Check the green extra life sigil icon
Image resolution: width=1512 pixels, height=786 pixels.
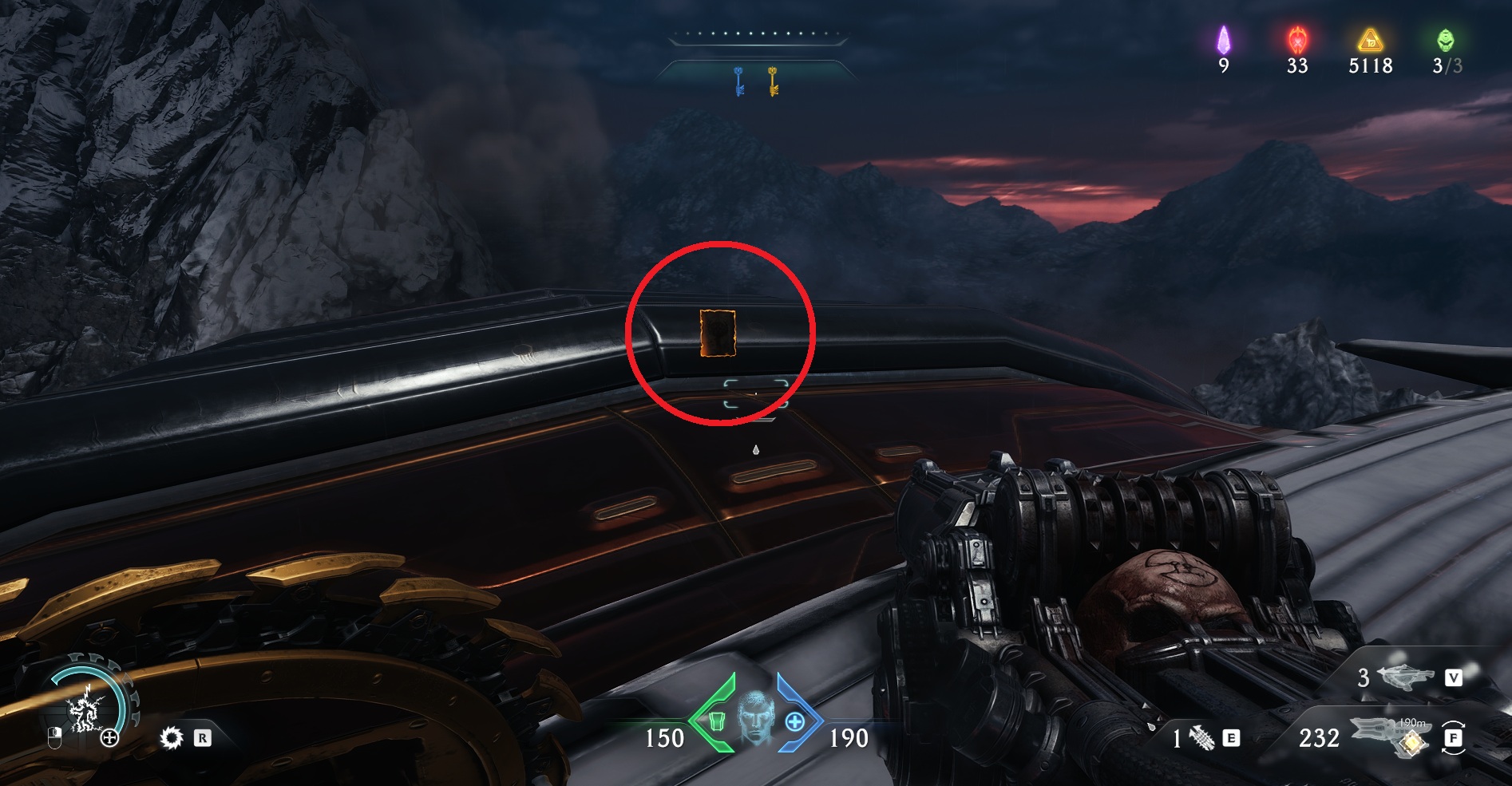pos(1446,40)
